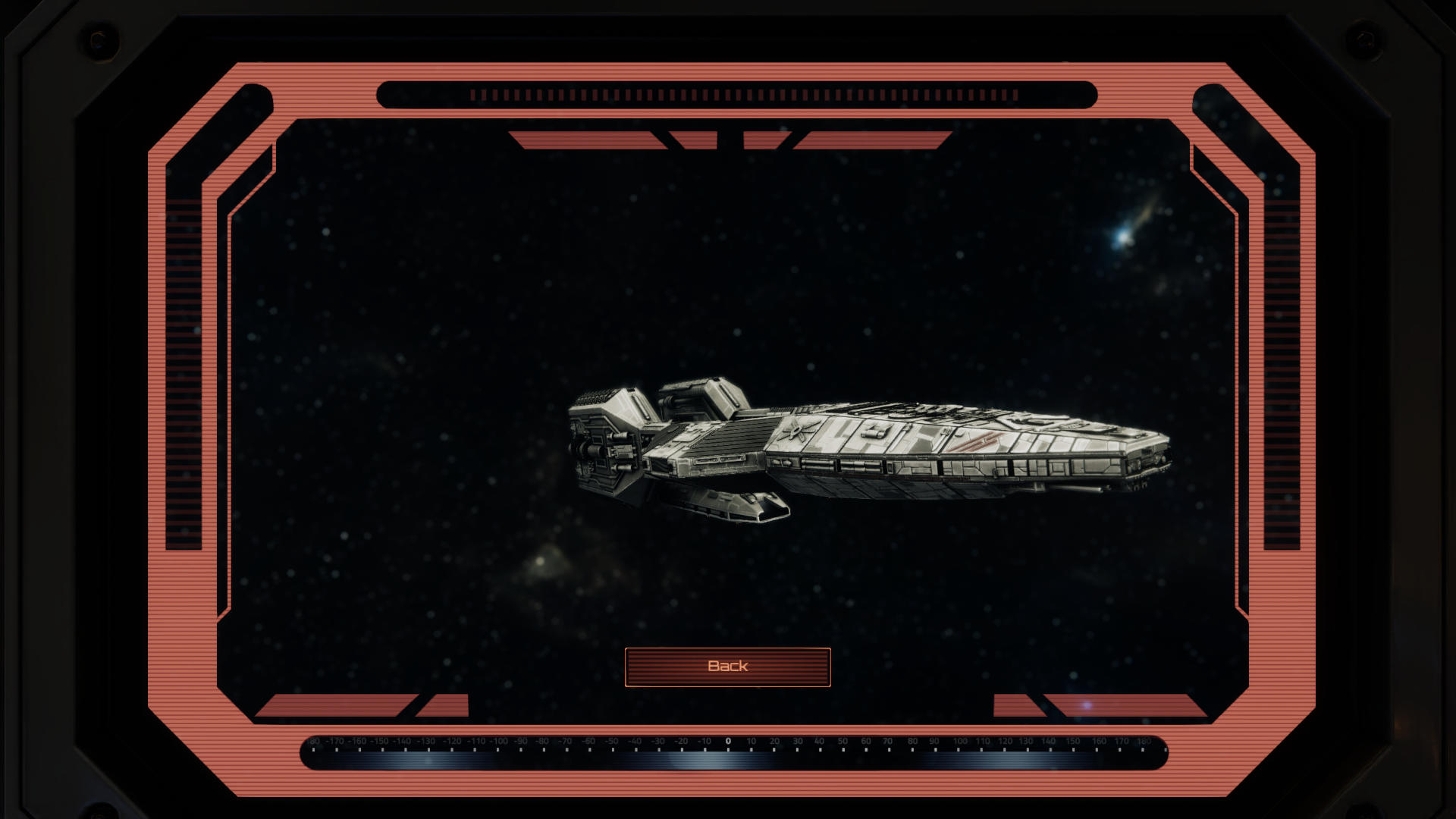
Task: Click the star emblem on the ship's hull
Action: 794,431
